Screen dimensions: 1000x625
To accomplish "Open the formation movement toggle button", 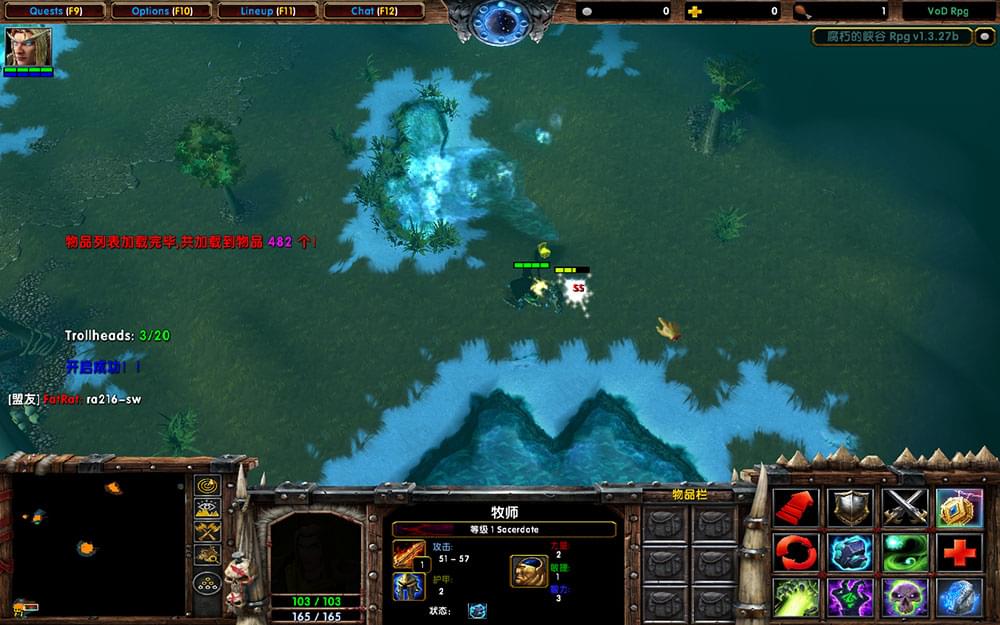I will [207, 583].
